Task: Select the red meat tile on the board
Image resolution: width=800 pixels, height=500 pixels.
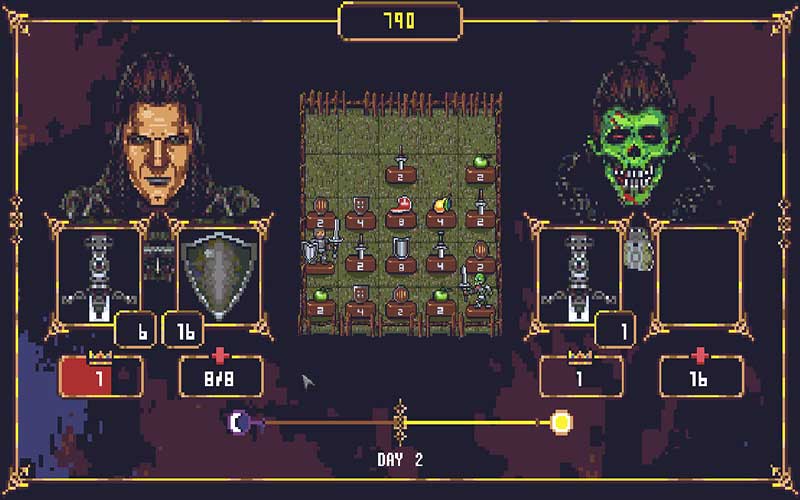Action: pyautogui.click(x=400, y=208)
